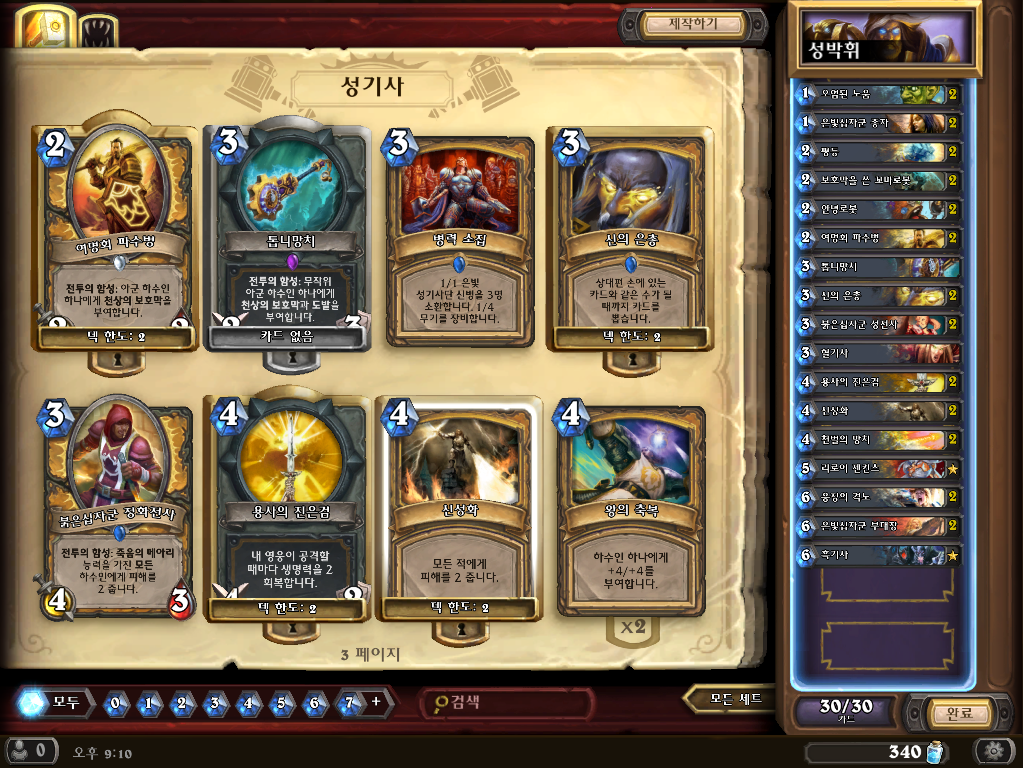
Task: Open the friends list button
Action: tap(31, 750)
